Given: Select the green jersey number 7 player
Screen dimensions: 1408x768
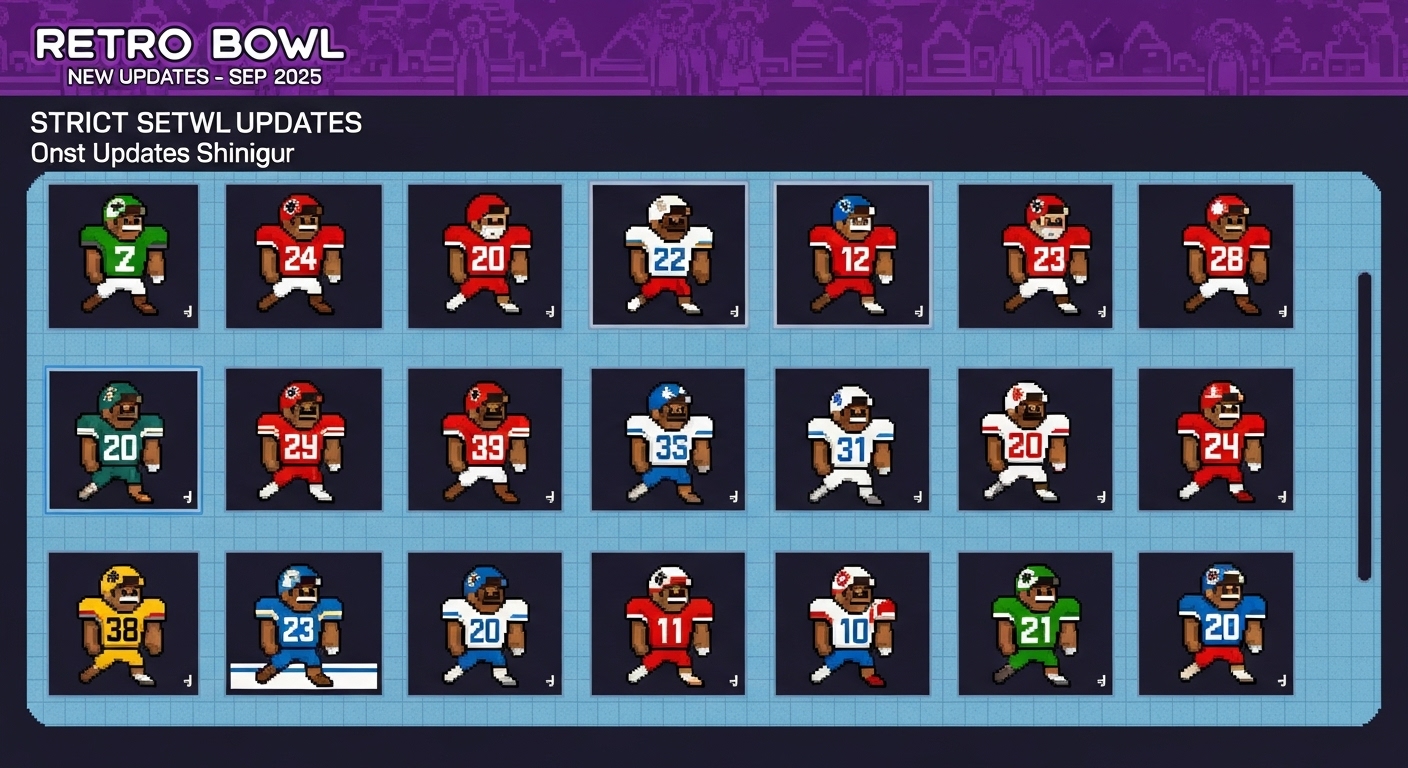Looking at the screenshot, I should pos(123,256).
